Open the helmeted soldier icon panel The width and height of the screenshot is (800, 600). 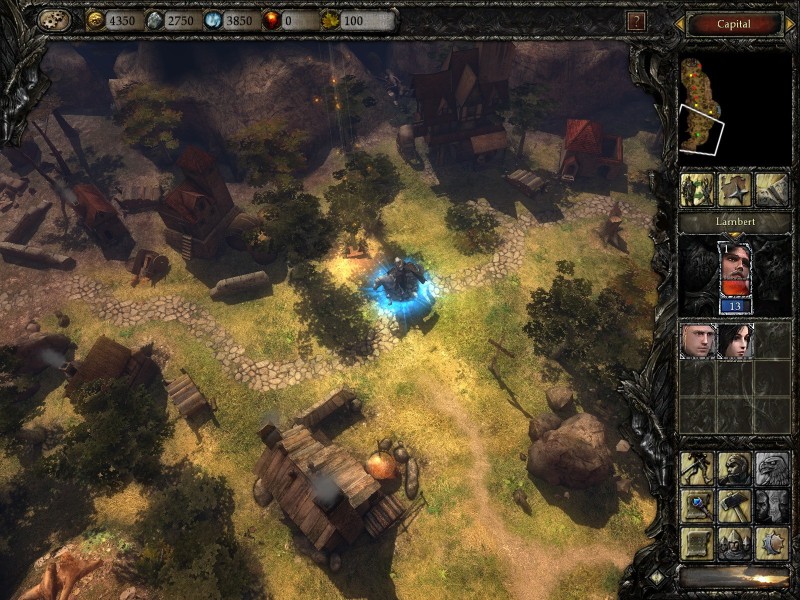pyautogui.click(x=734, y=468)
